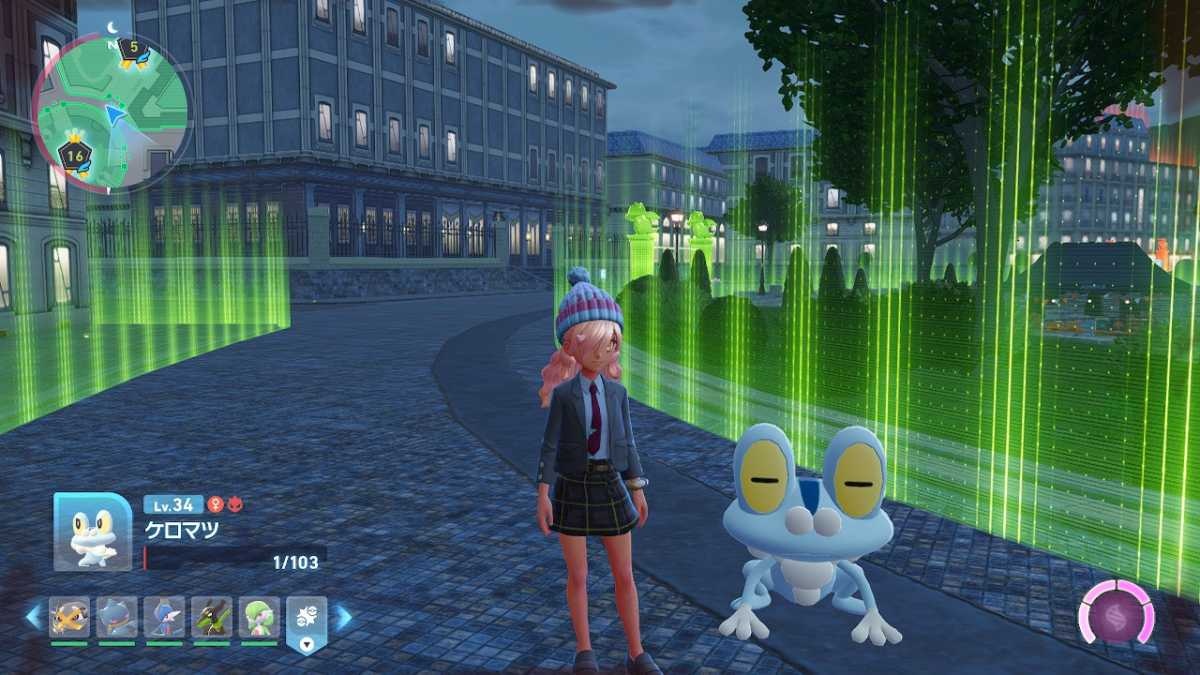Click the right party cycle arrow
The height and width of the screenshot is (675, 1200).
point(343,617)
